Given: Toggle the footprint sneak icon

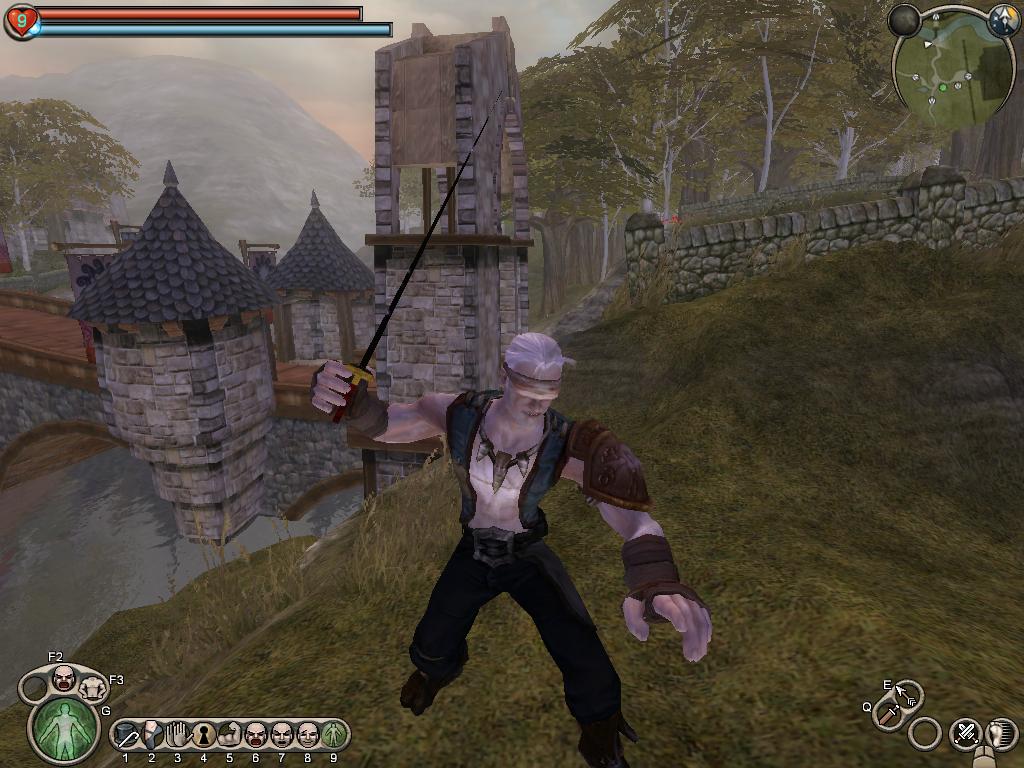Looking at the screenshot, I should point(1001,734).
